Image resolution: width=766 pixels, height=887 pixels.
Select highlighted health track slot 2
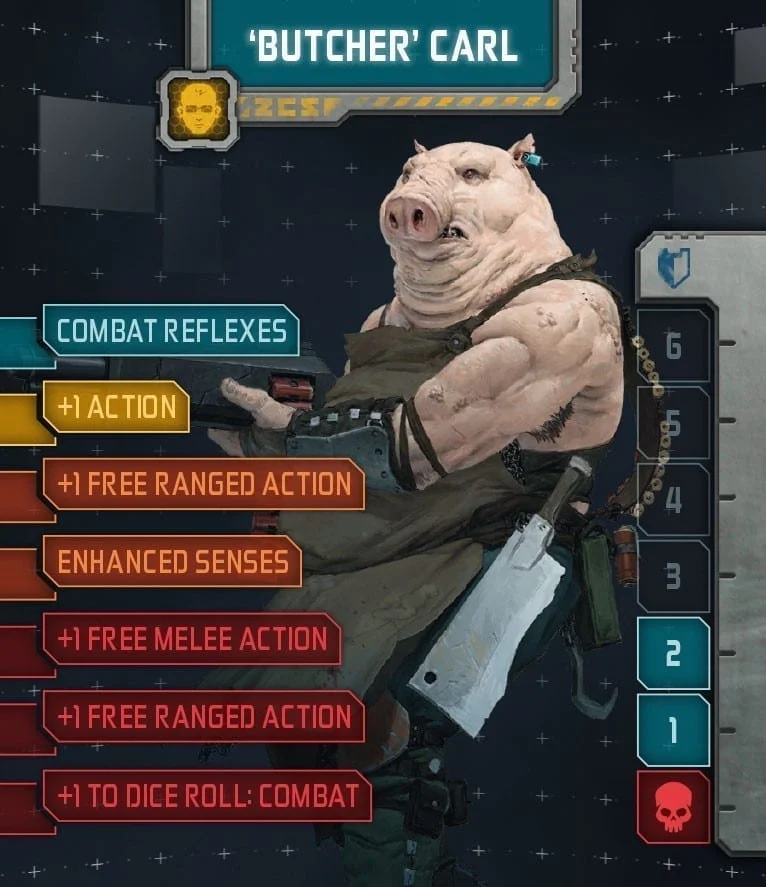click(673, 654)
